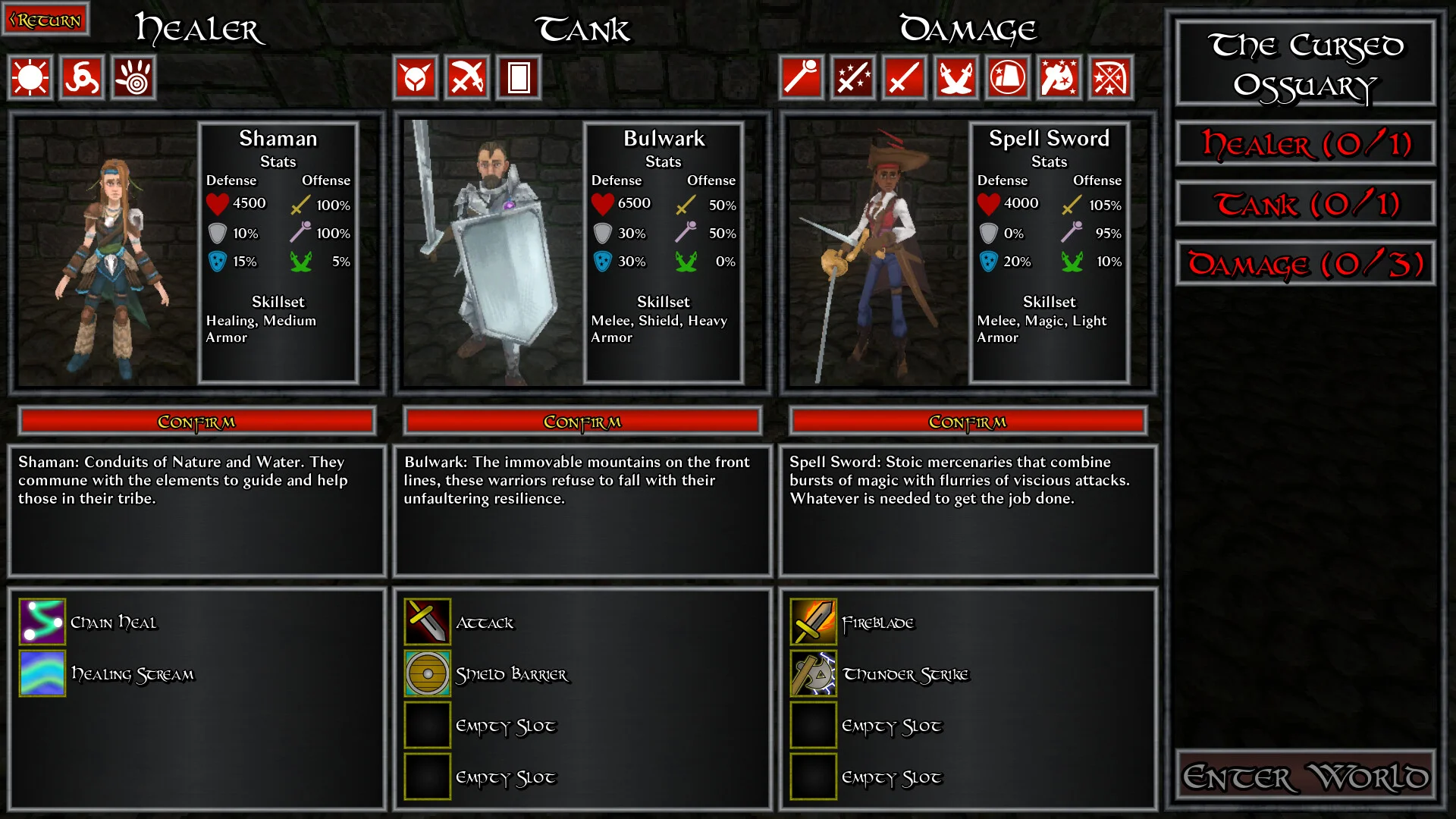Click the Chain Heal ability icon
This screenshot has width=1456, height=819.
coord(42,622)
